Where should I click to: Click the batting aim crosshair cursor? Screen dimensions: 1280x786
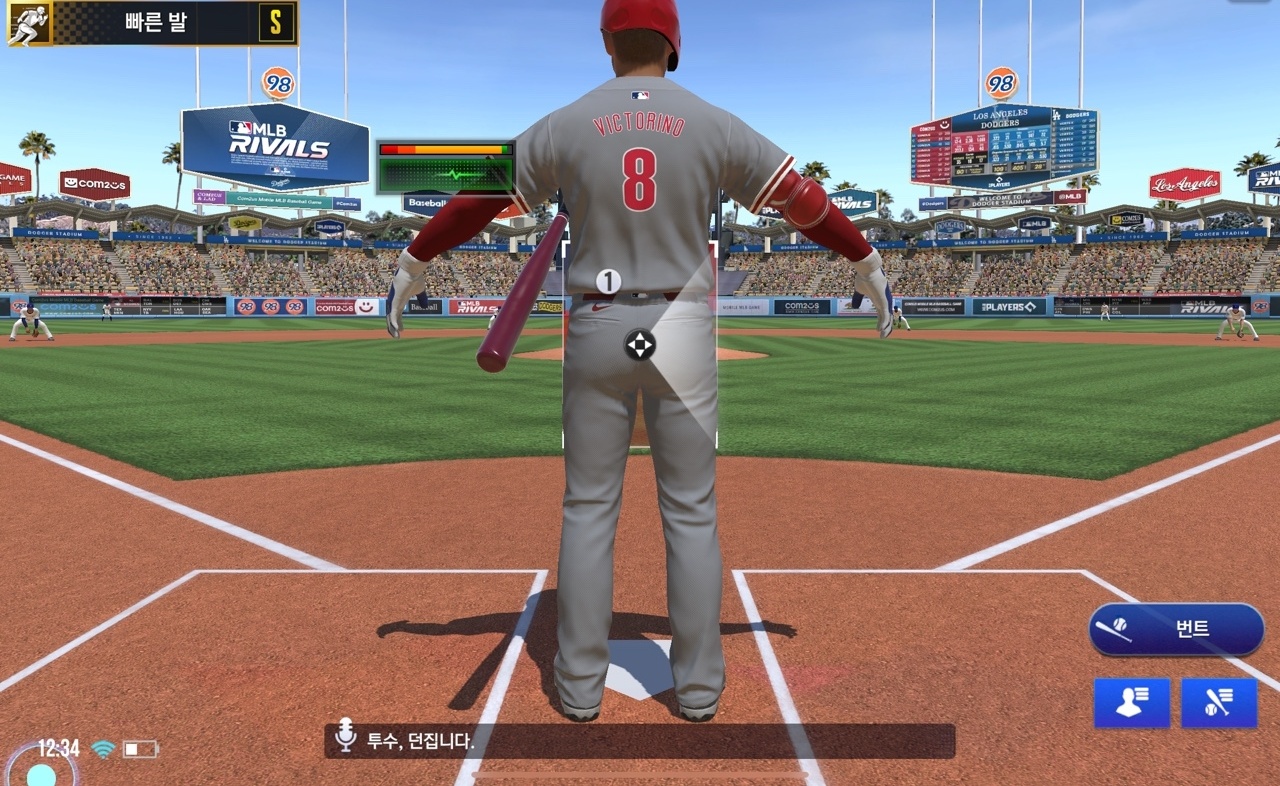click(x=640, y=345)
